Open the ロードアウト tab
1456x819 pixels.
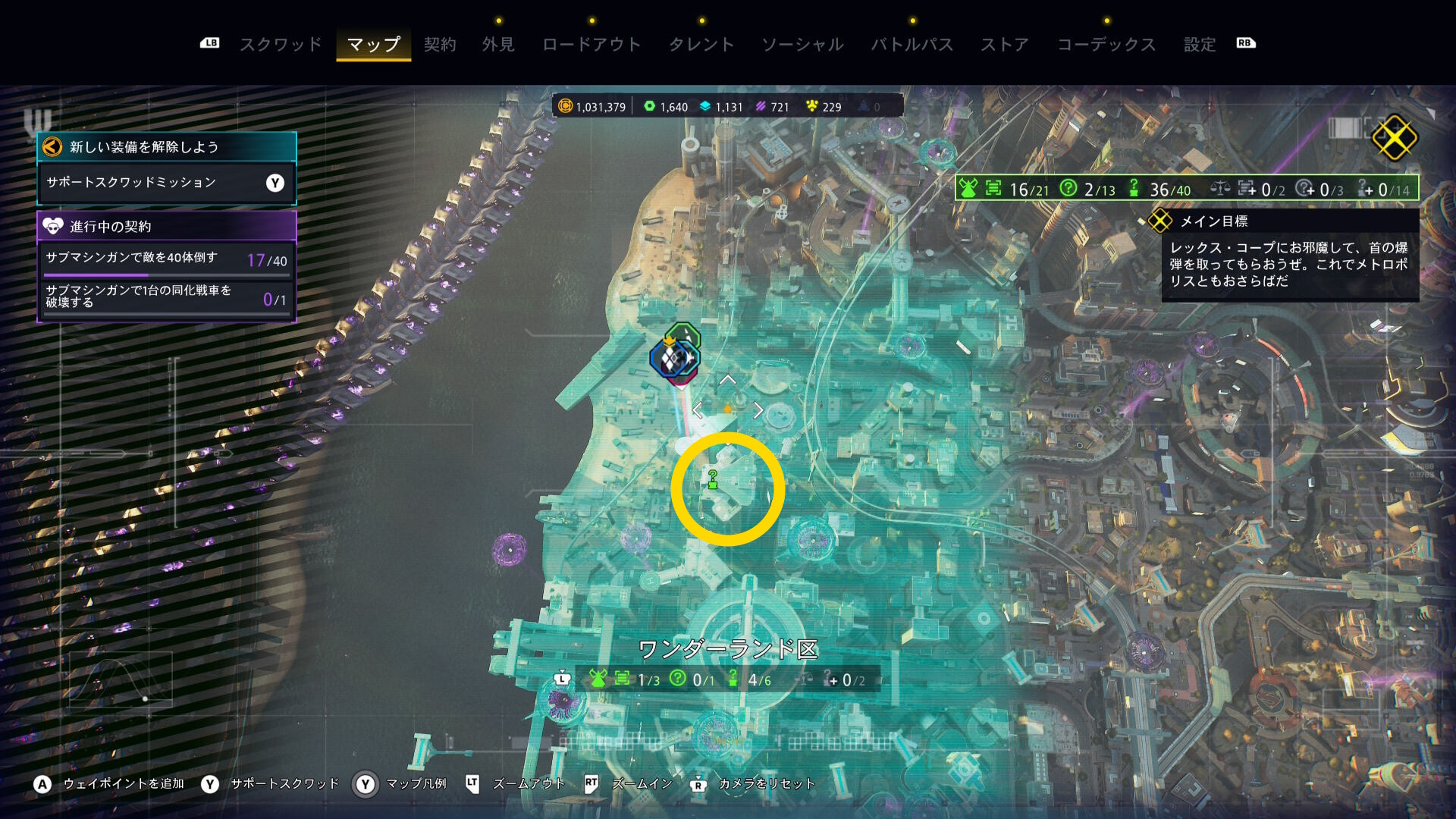click(x=591, y=45)
